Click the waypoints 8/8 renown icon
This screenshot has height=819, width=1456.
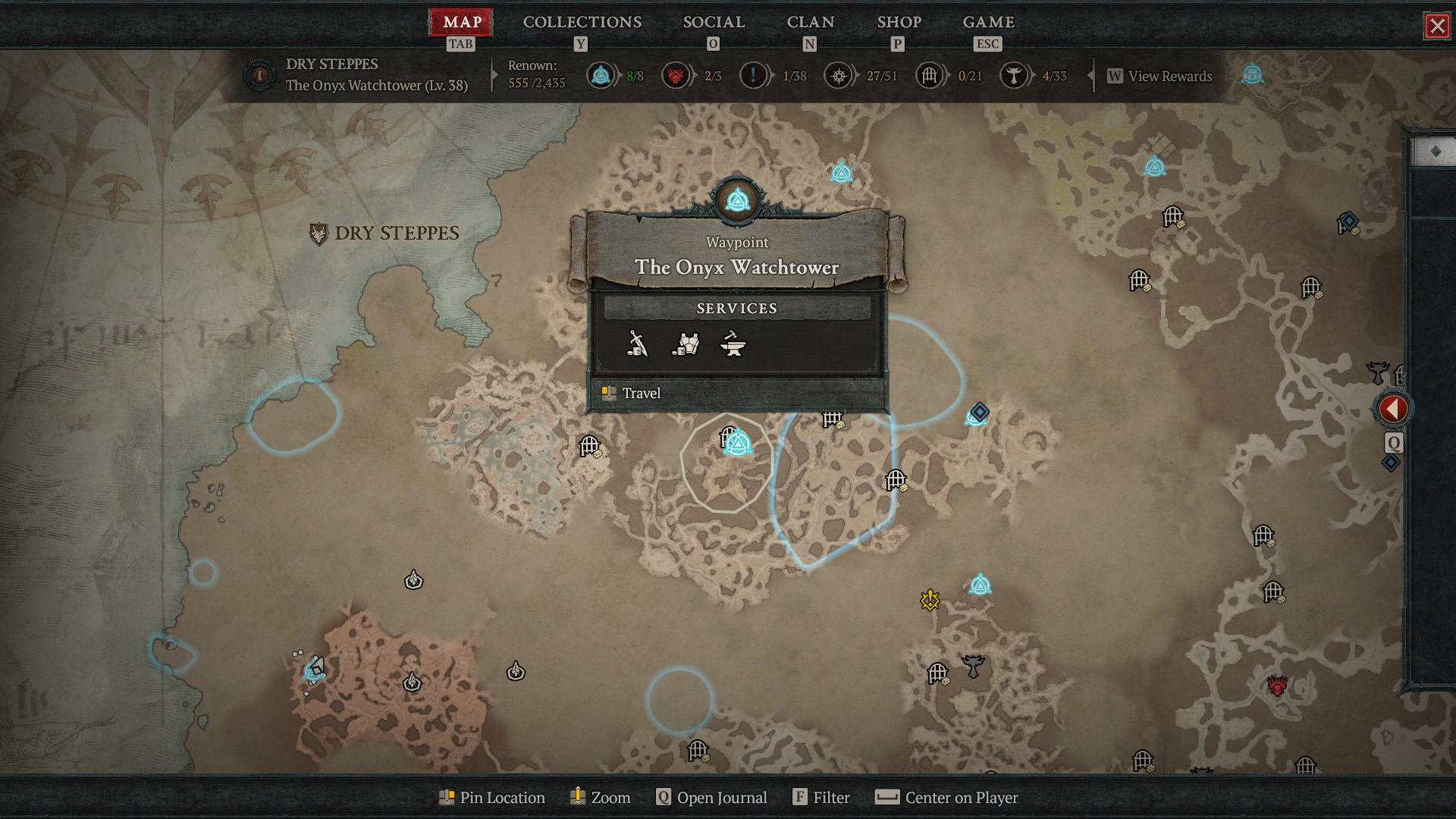click(601, 76)
